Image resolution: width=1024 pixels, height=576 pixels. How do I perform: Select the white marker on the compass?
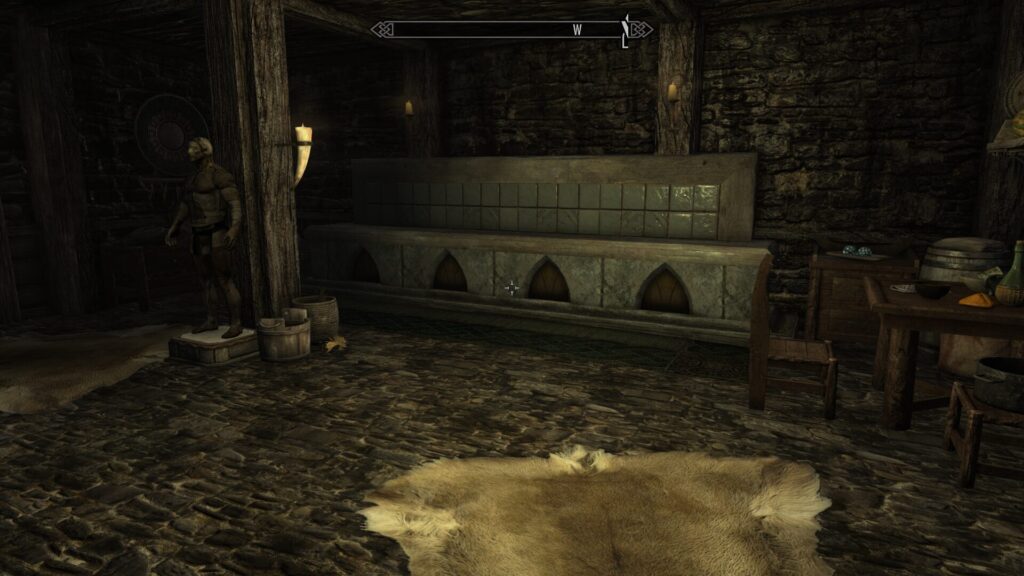(626, 31)
